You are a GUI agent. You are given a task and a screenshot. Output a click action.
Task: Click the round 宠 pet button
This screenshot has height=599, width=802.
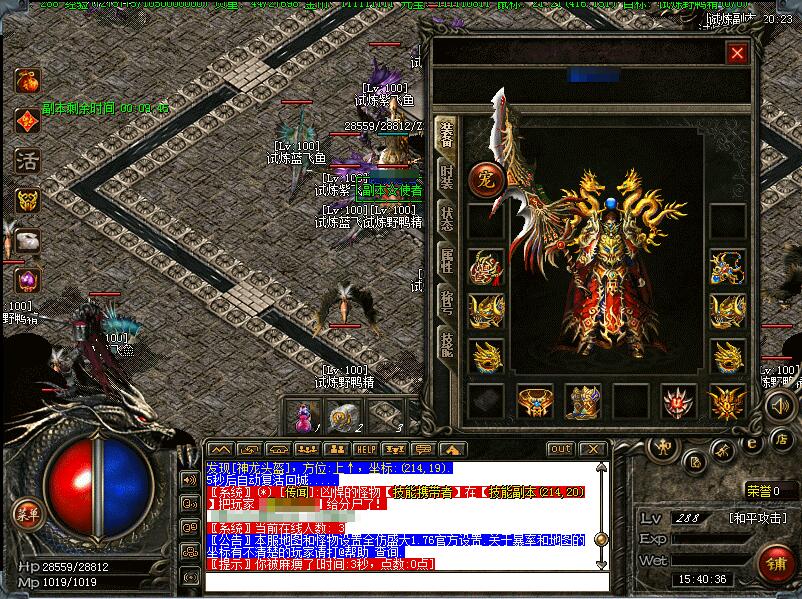click(484, 179)
